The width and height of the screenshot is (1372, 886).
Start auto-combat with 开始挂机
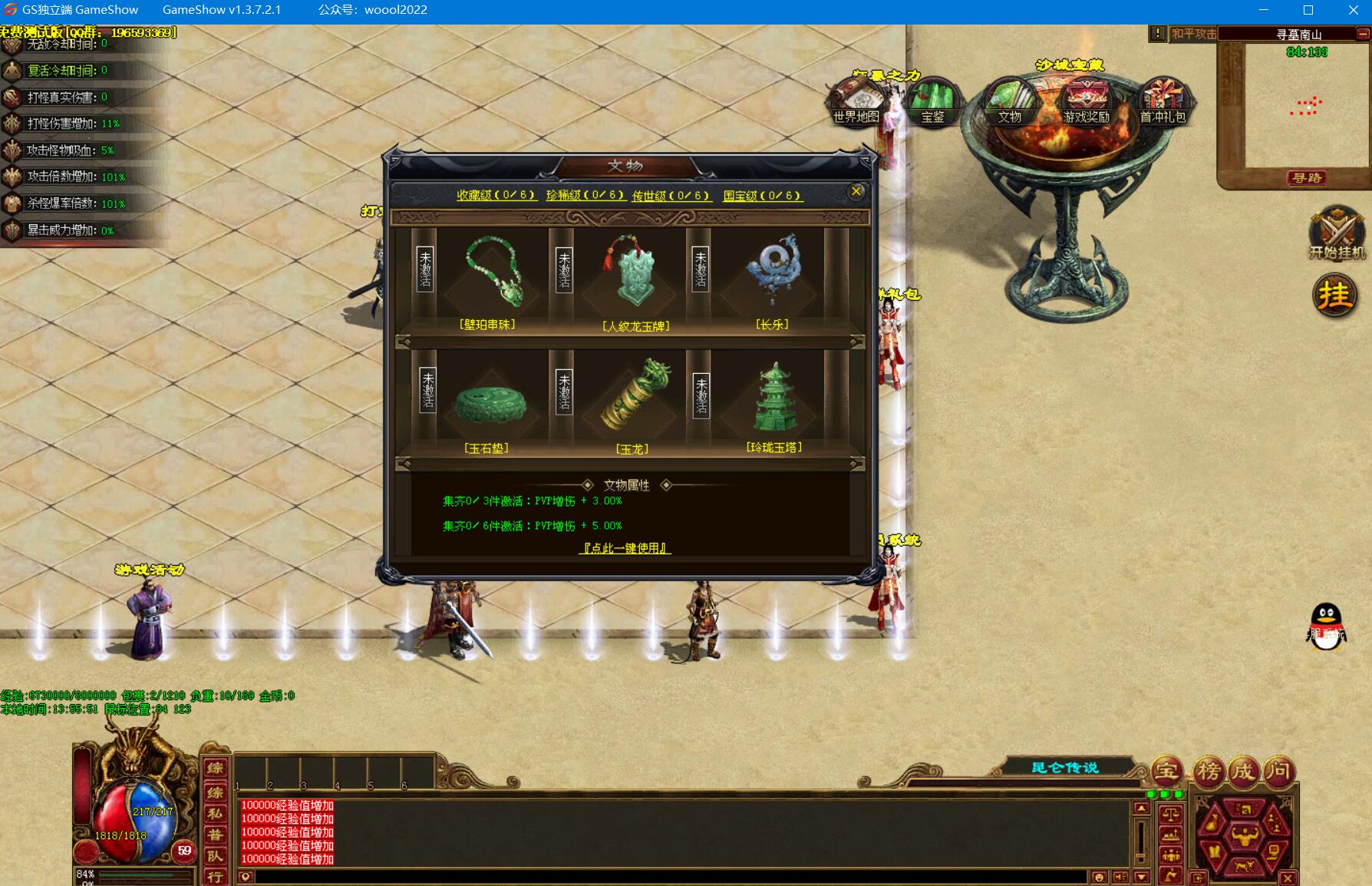(x=1337, y=233)
